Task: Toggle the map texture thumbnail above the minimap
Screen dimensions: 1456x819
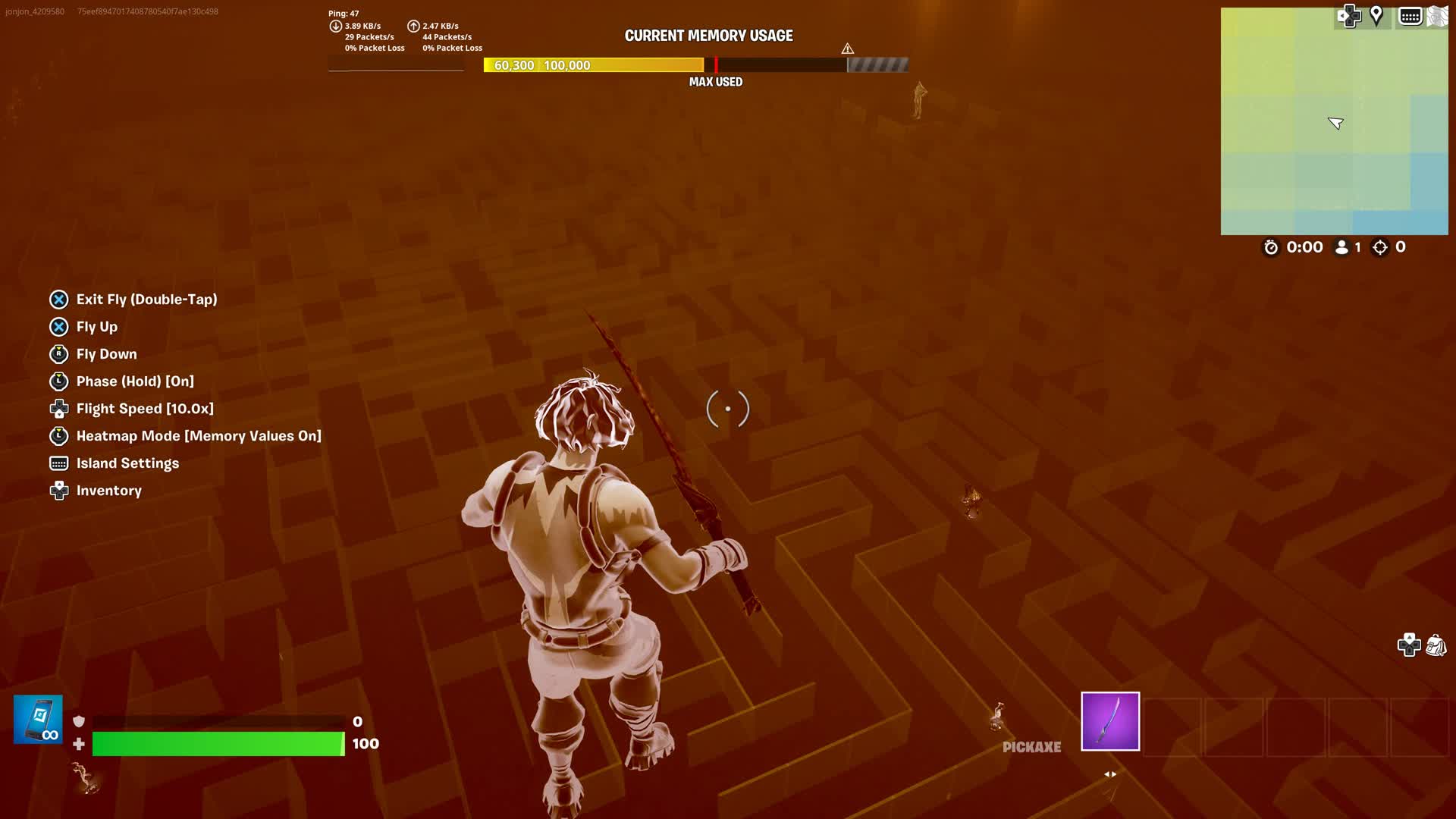Action: point(1438,15)
